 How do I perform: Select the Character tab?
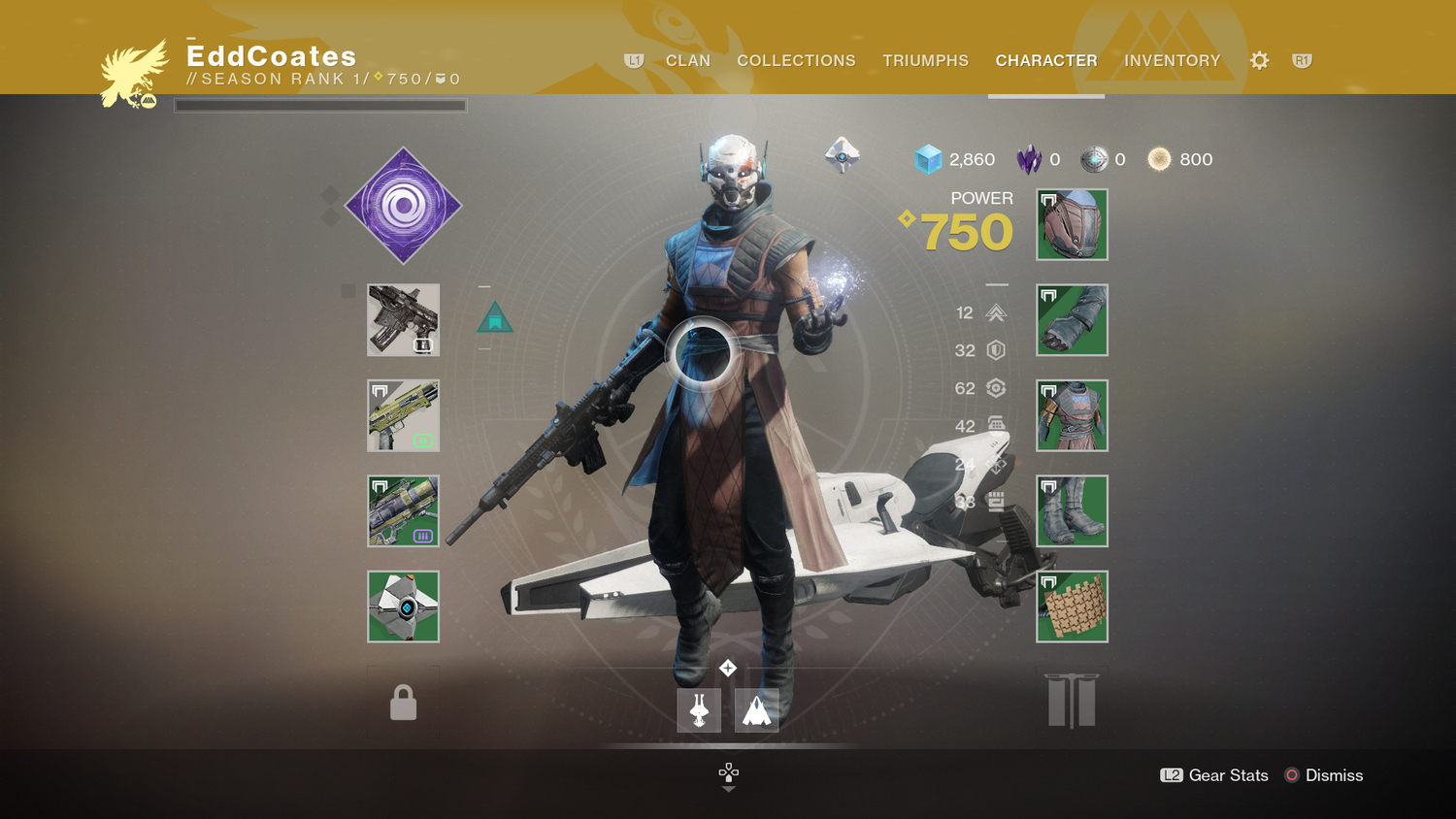click(1045, 60)
